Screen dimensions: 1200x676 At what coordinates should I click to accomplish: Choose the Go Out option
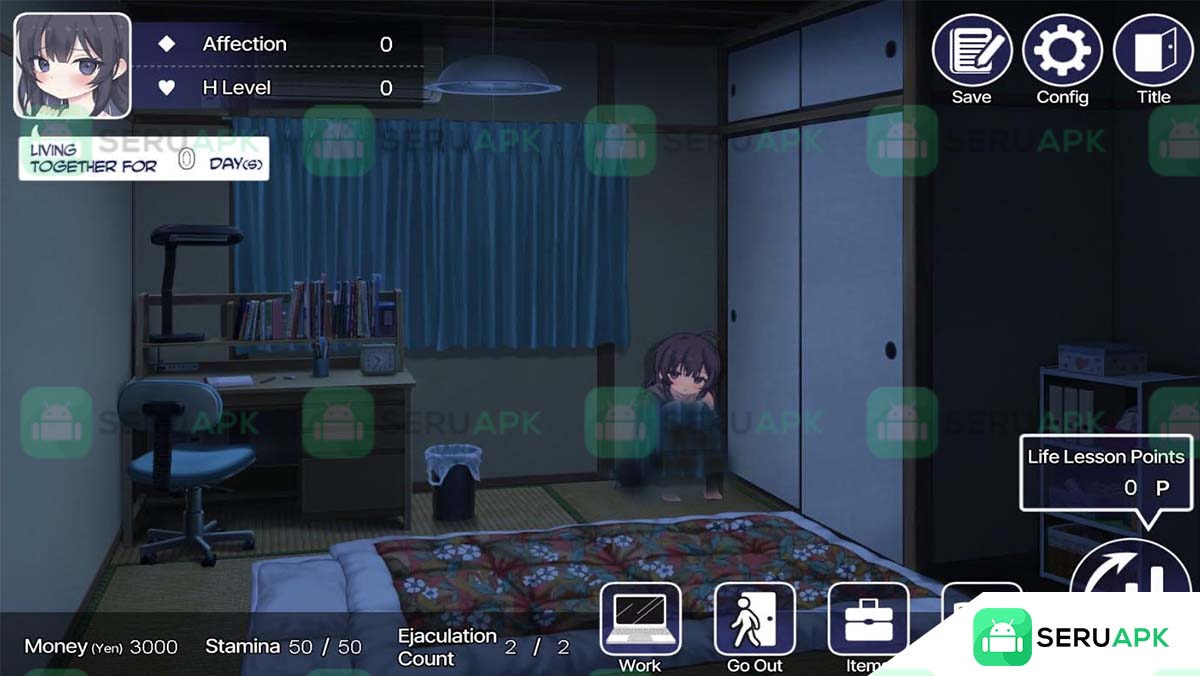pyautogui.click(x=754, y=620)
